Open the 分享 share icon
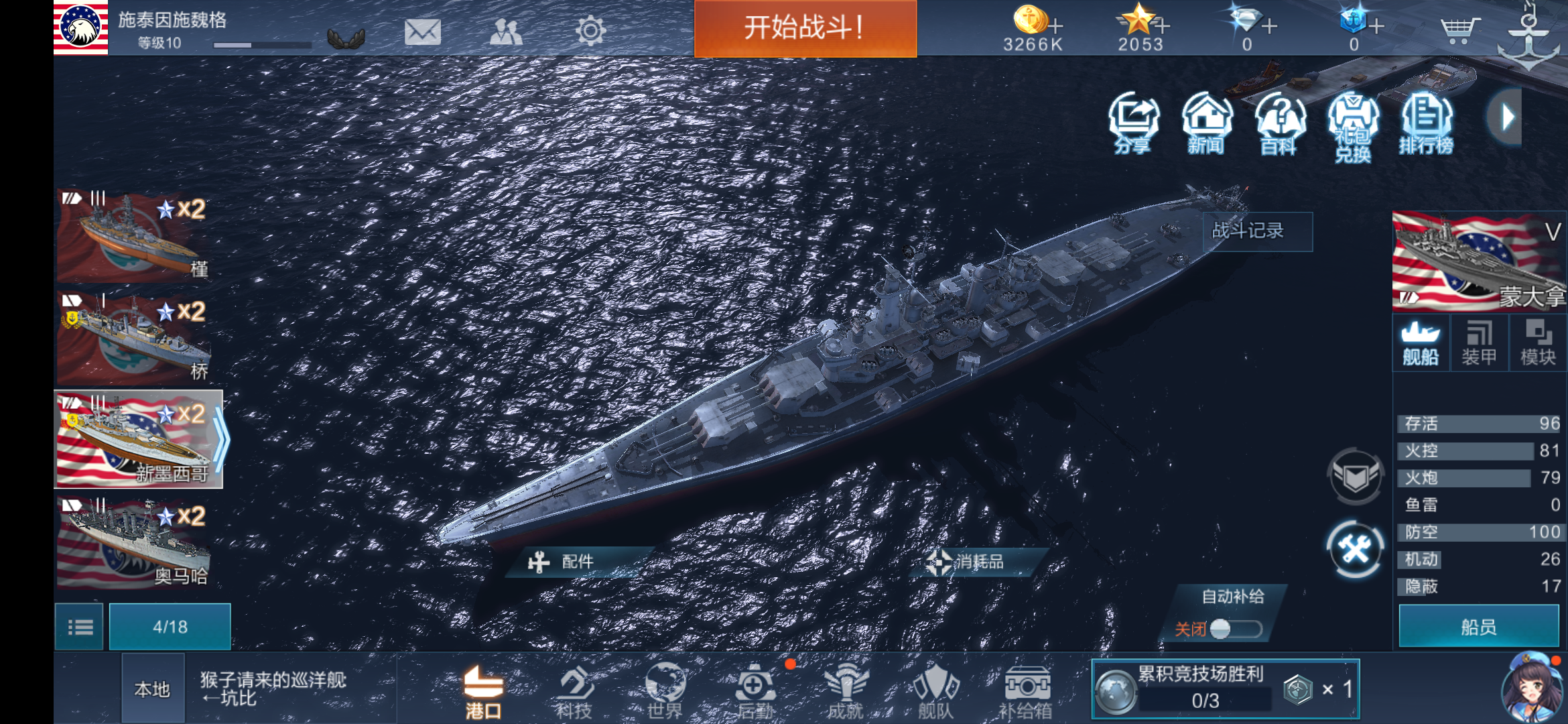The height and width of the screenshot is (724, 1568). point(1134,122)
